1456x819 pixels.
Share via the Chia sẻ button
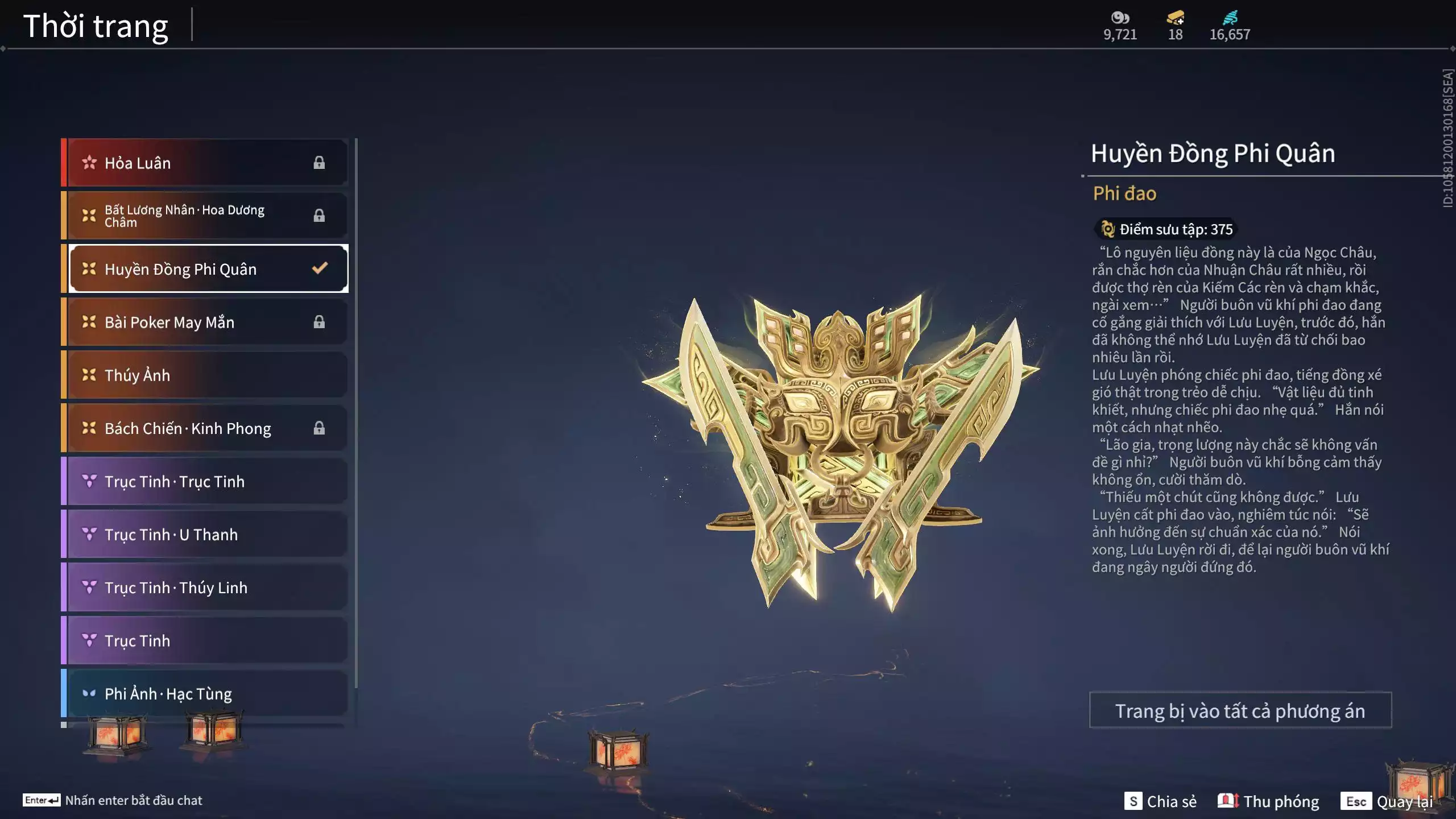pyautogui.click(x=1160, y=801)
